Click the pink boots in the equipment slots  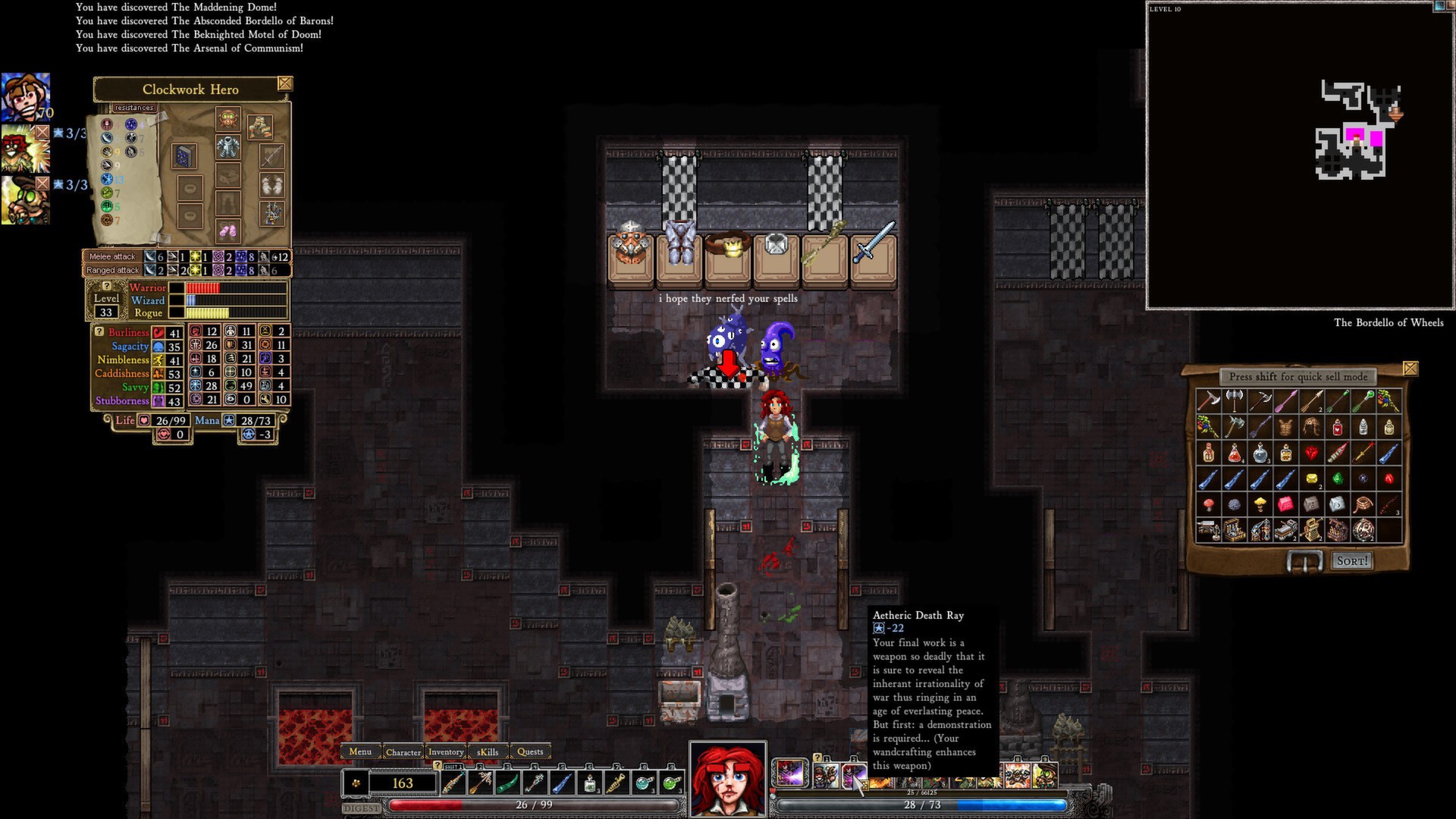pyautogui.click(x=227, y=231)
